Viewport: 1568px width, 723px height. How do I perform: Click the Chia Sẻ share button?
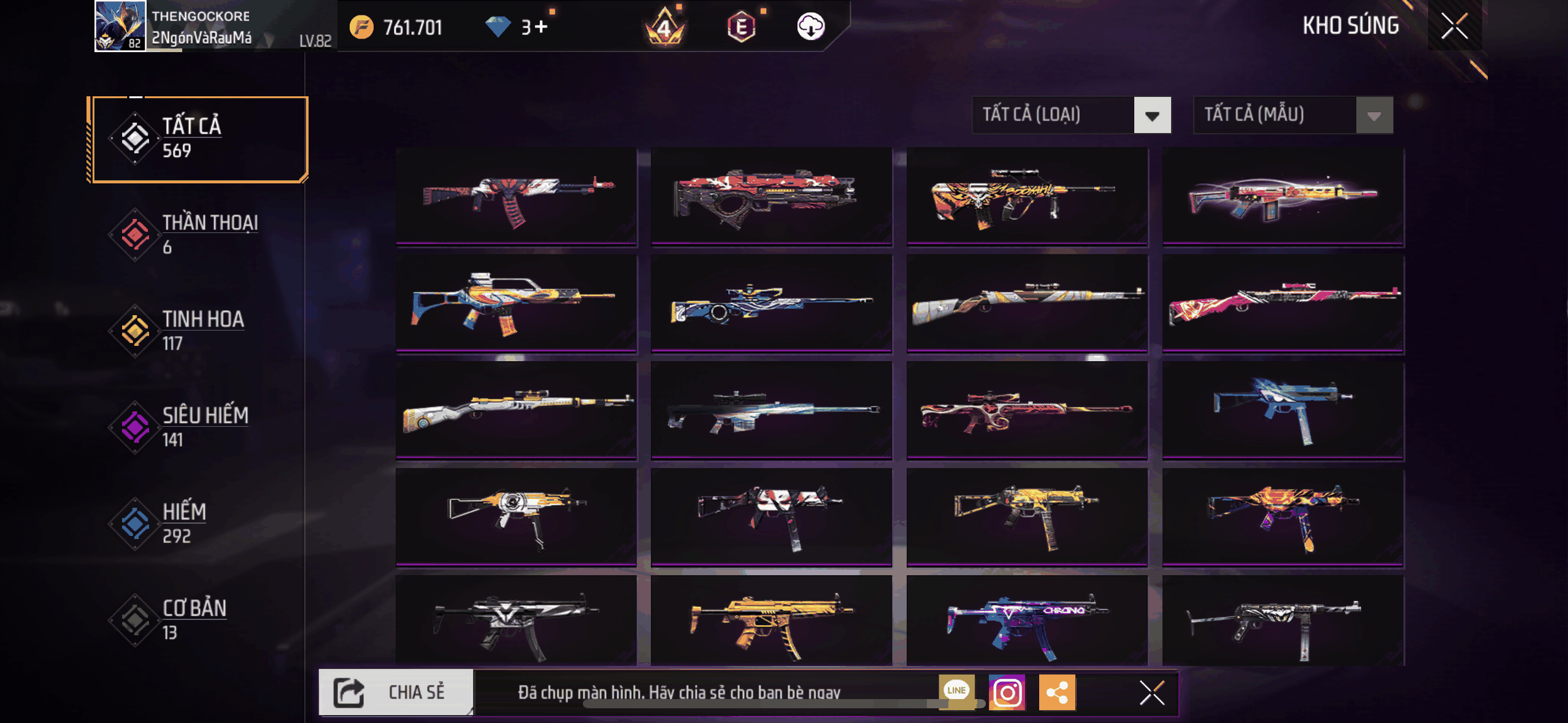click(396, 692)
